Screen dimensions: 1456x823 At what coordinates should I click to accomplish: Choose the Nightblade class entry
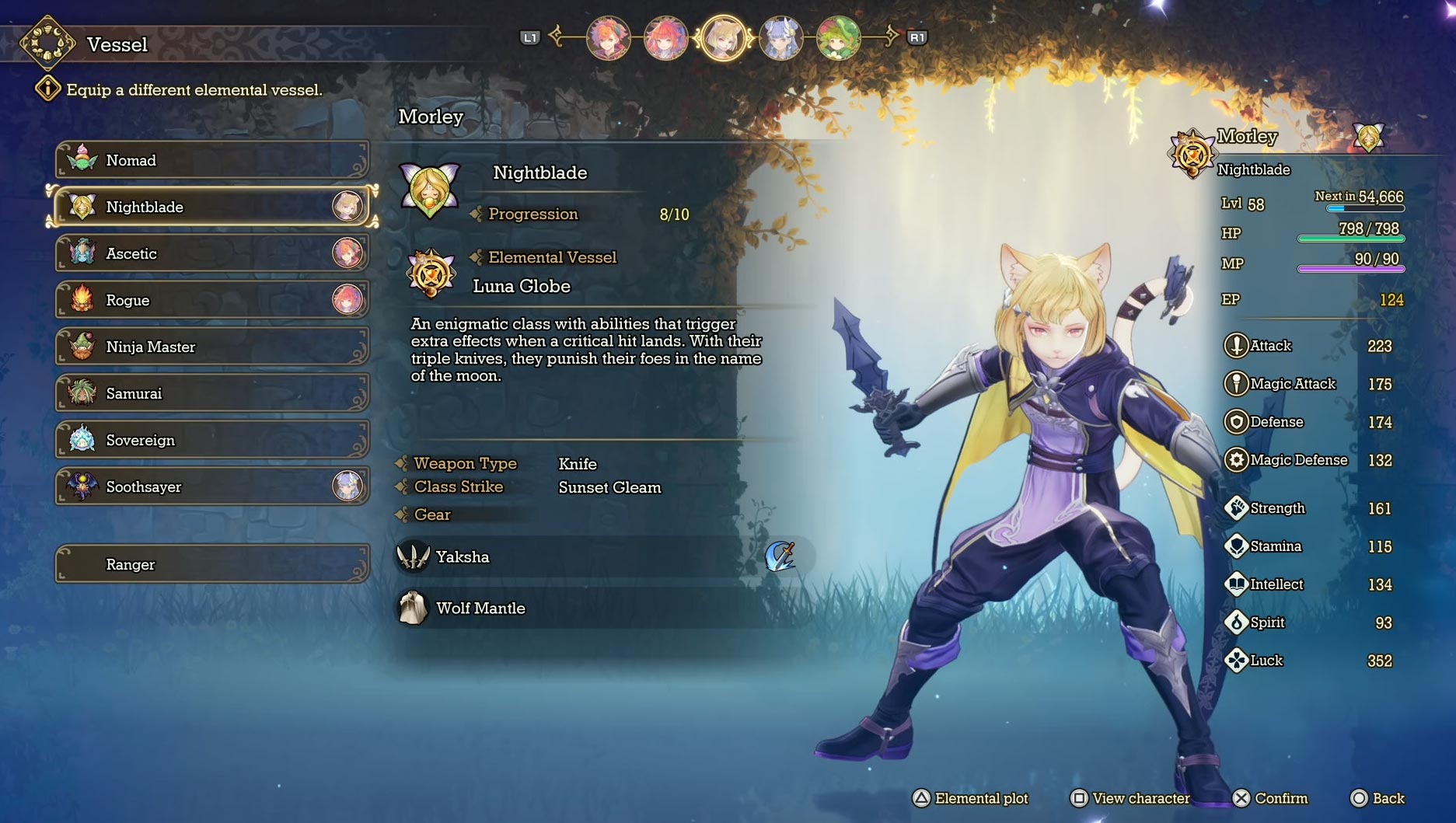(x=211, y=207)
